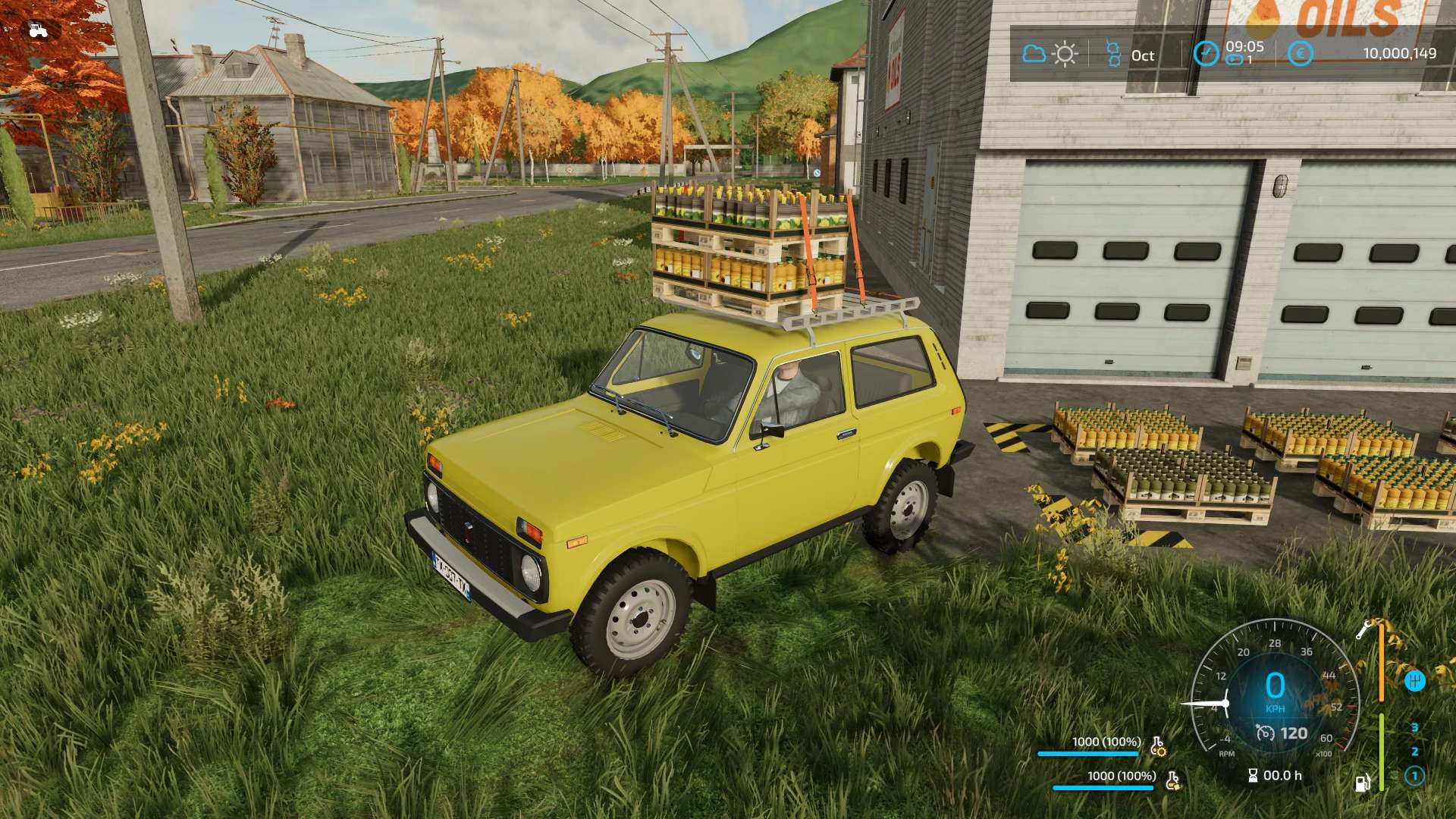The image size is (1456, 819).
Task: Click the fuel pump icon
Action: [1363, 782]
